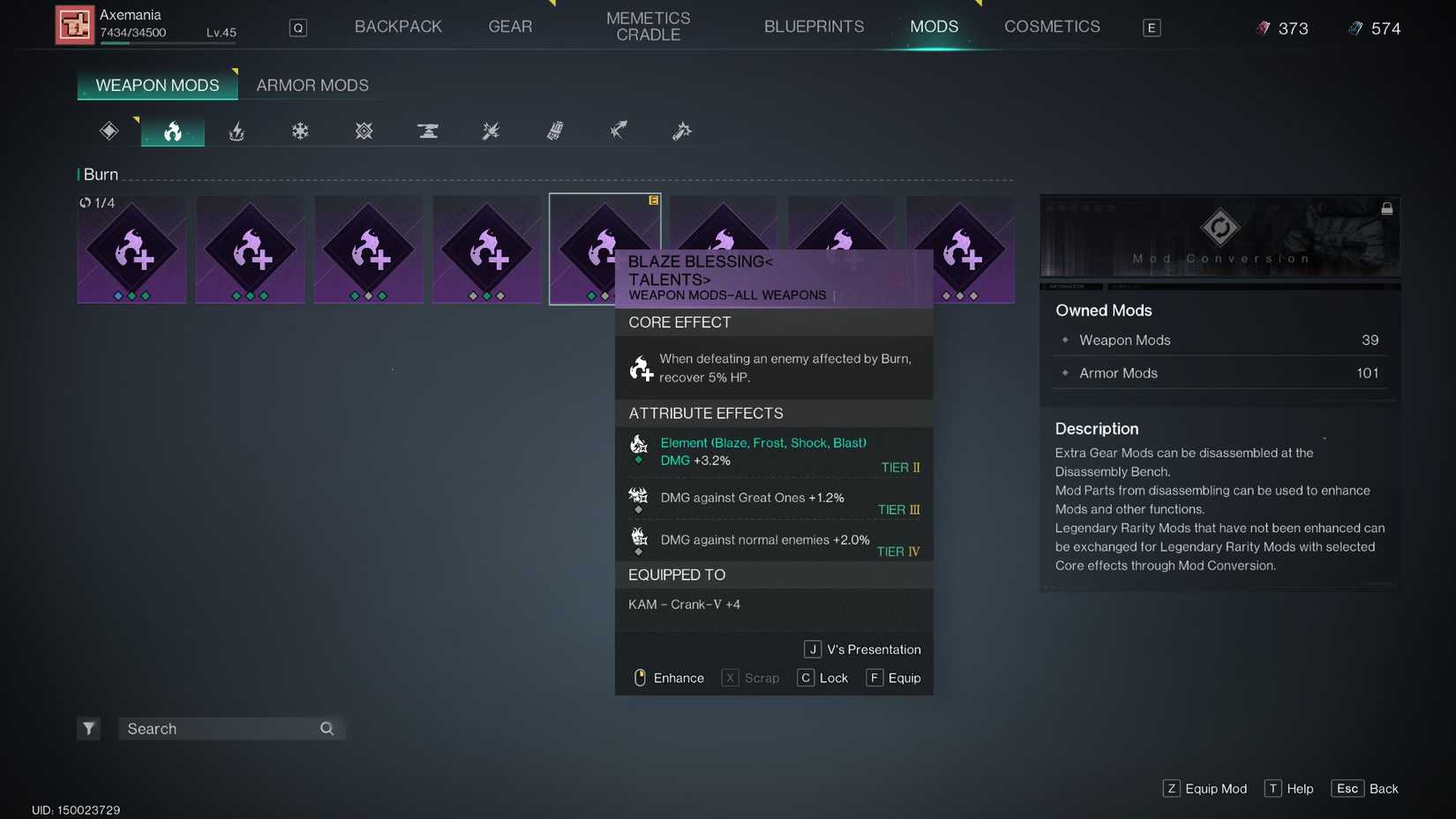The height and width of the screenshot is (819, 1456).
Task: Go to the MEMETICS CRADLE tab
Action: click(648, 25)
